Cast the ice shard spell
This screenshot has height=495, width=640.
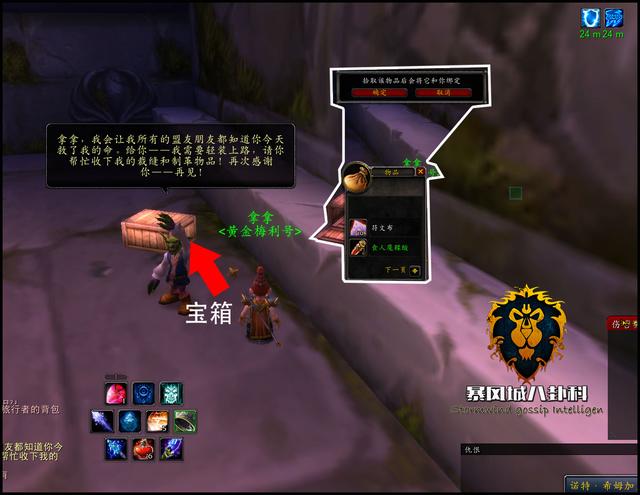[x=104, y=421]
